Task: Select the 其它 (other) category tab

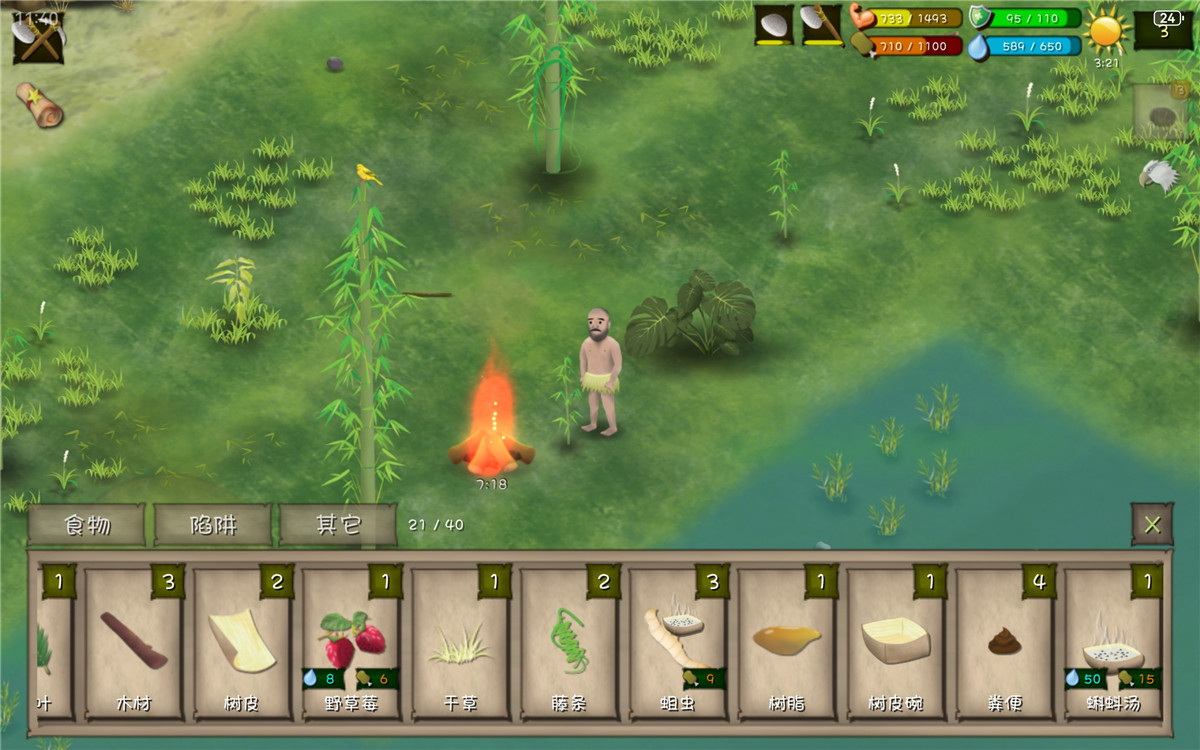Action: coord(339,525)
